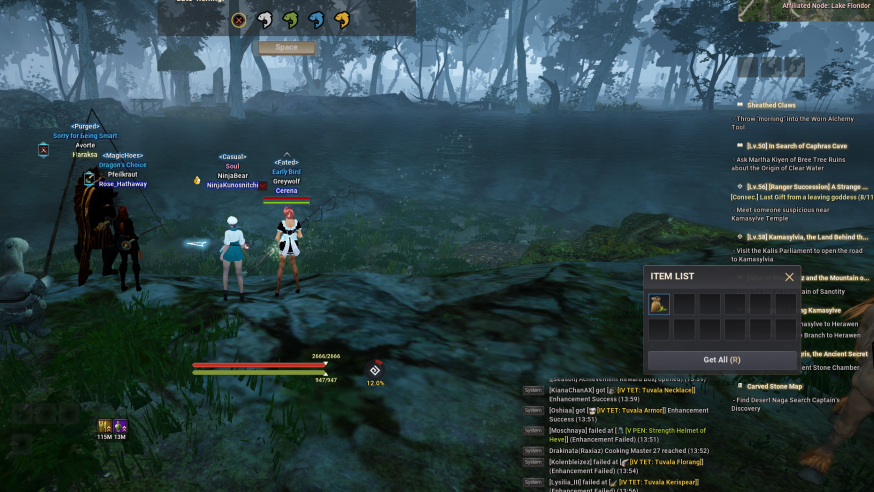874x492 pixels.
Task: Click the 115M buff icon
Action: tap(104, 427)
